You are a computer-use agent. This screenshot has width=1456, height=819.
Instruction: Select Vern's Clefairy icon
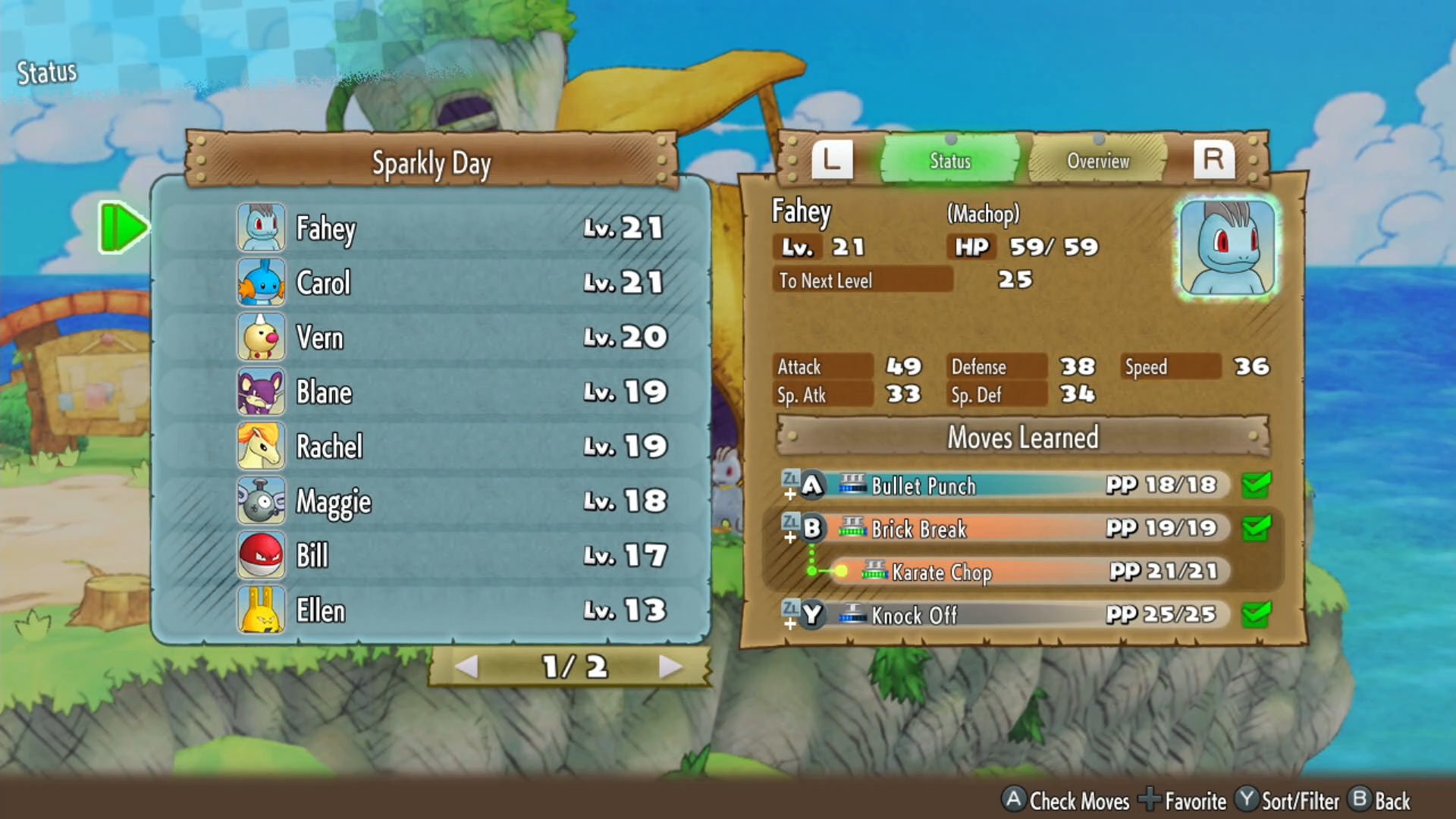click(x=261, y=337)
